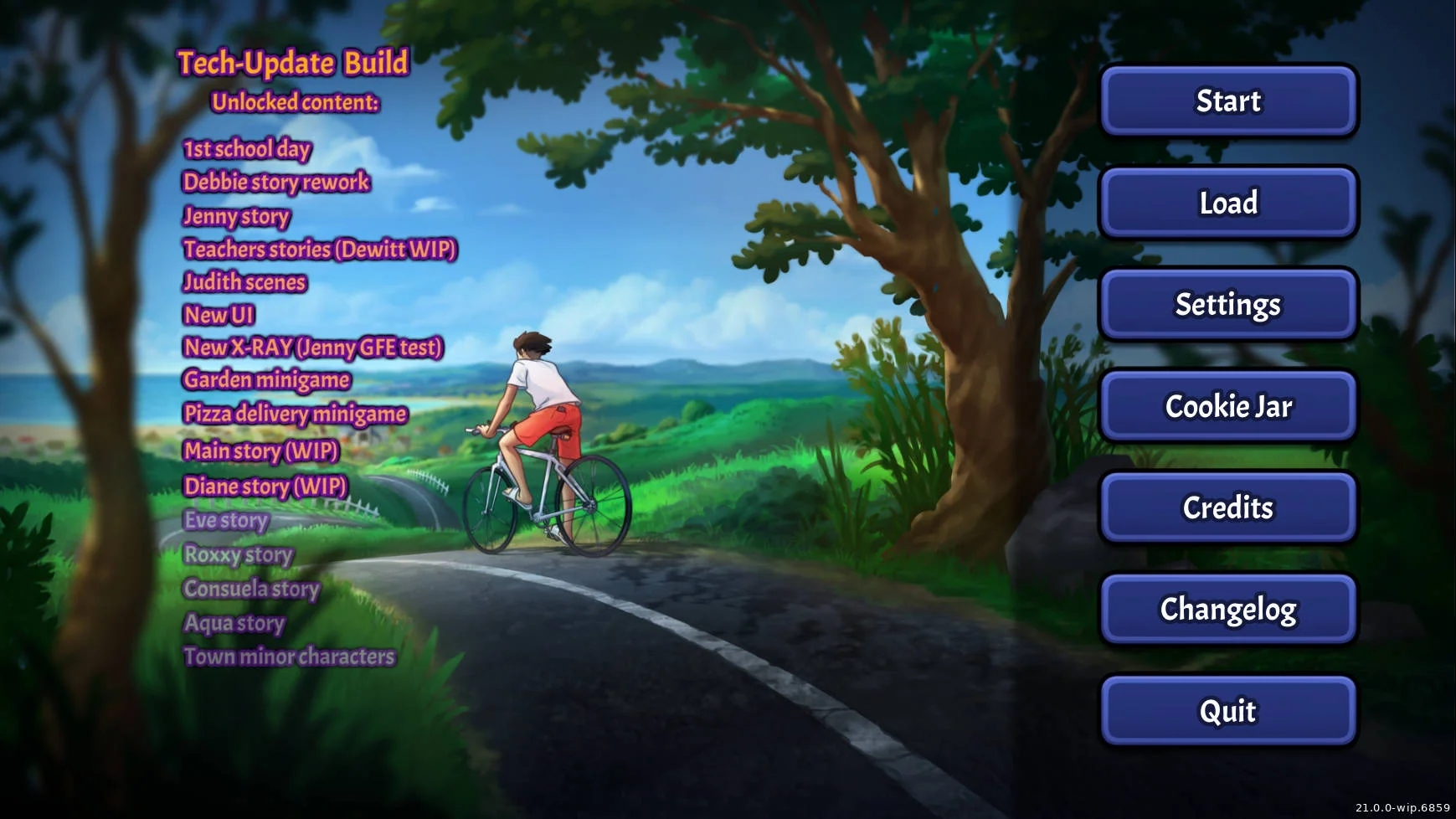
Task: Select the Jenny story entry
Action: [237, 217]
